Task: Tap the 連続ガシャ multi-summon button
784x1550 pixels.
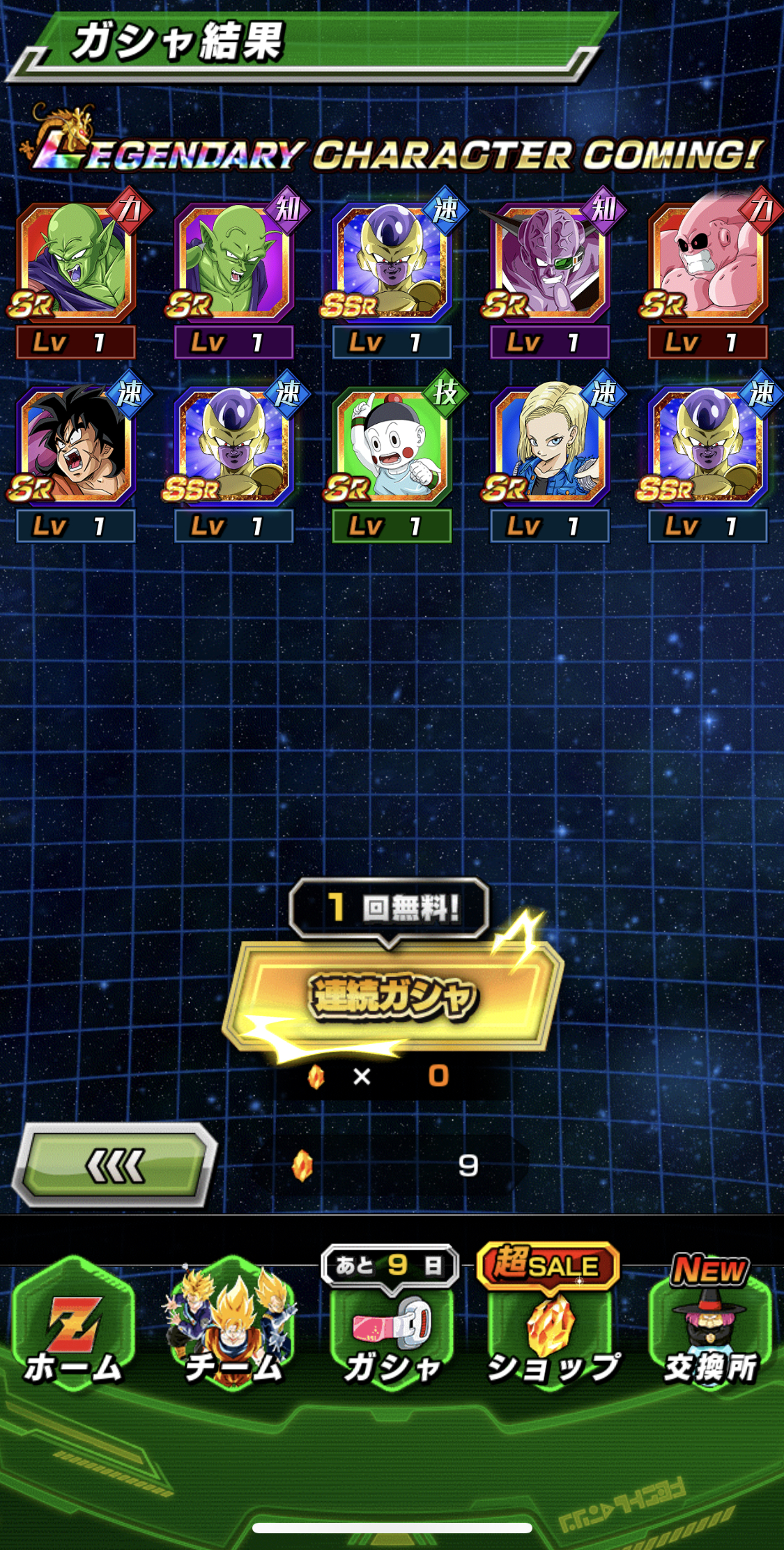Action: click(x=392, y=995)
